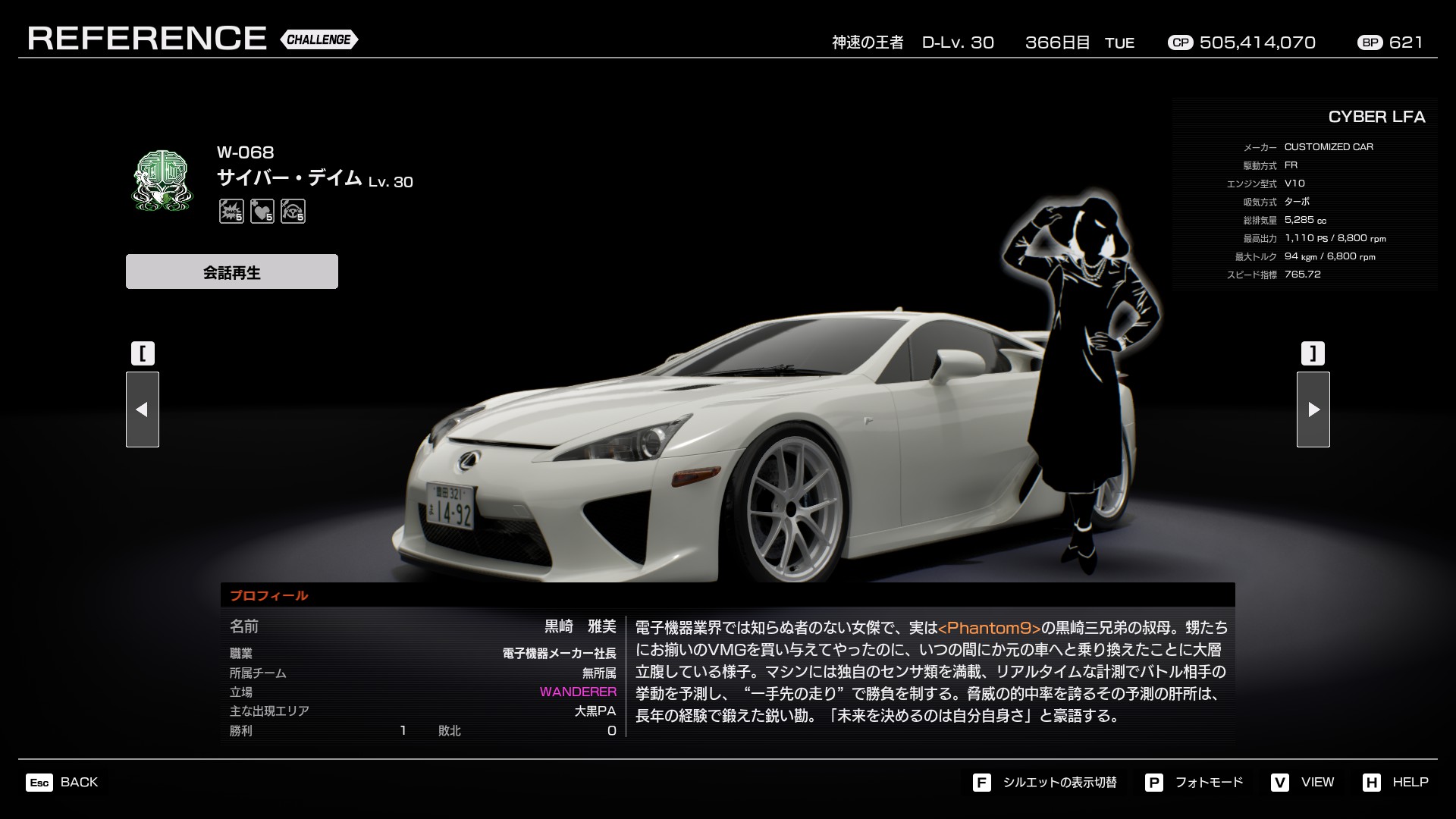1456x819 pixels.
Task: Advance to next rival with right arrow
Action: 1313,409
